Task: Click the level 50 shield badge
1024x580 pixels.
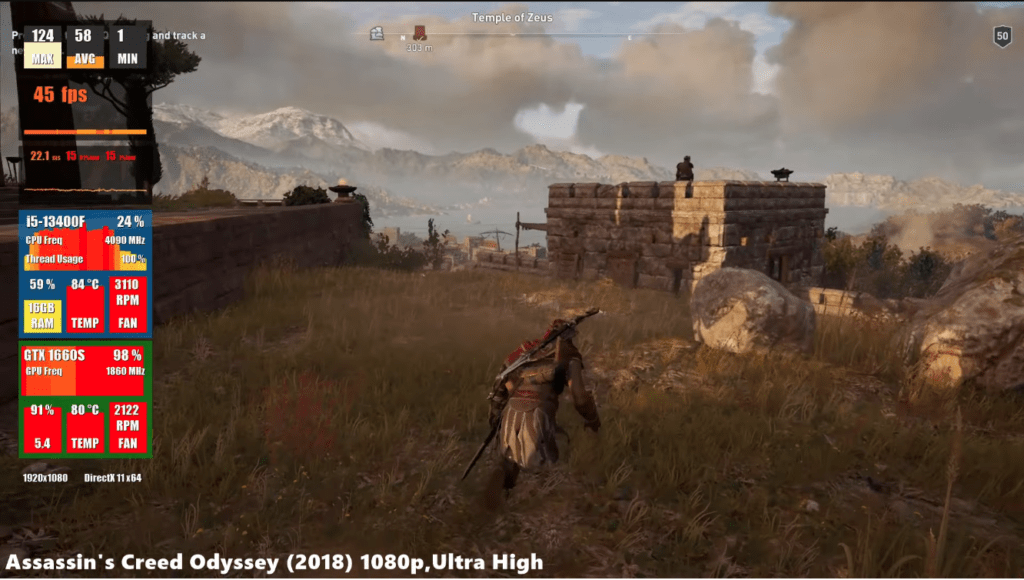Action: (x=1002, y=37)
